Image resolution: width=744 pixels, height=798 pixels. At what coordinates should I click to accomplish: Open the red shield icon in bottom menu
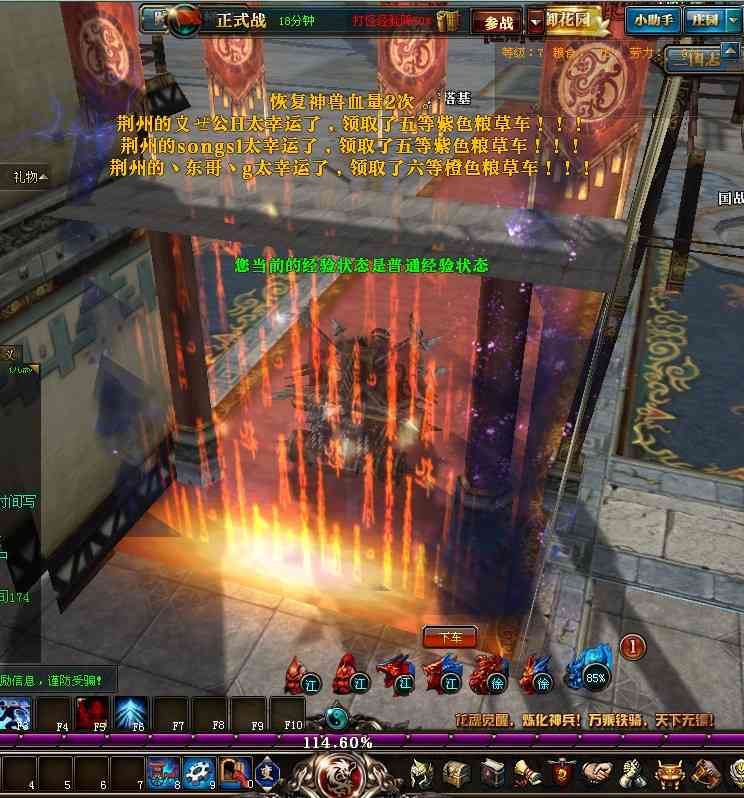tap(562, 773)
